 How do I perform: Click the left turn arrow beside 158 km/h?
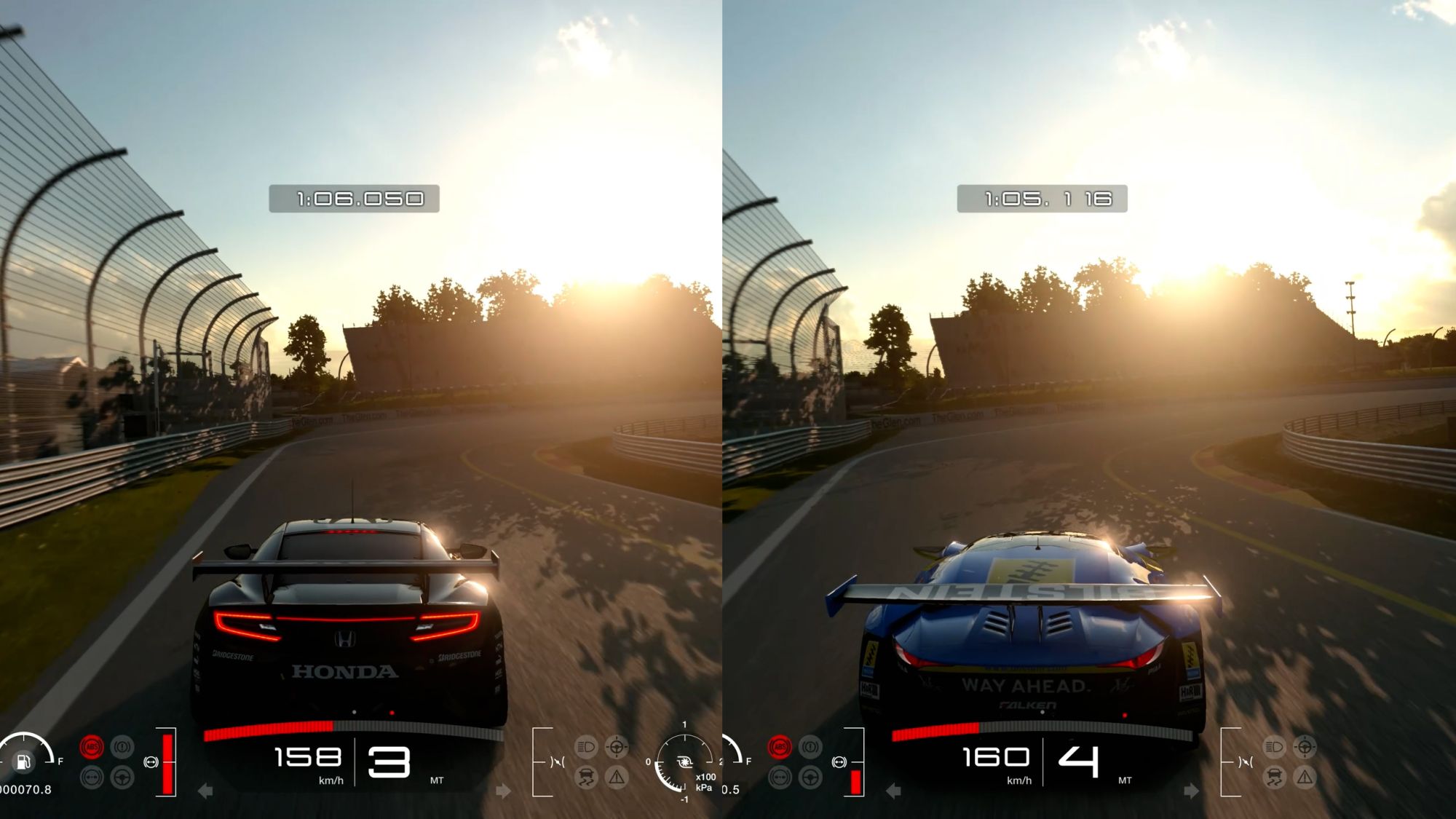(205, 791)
